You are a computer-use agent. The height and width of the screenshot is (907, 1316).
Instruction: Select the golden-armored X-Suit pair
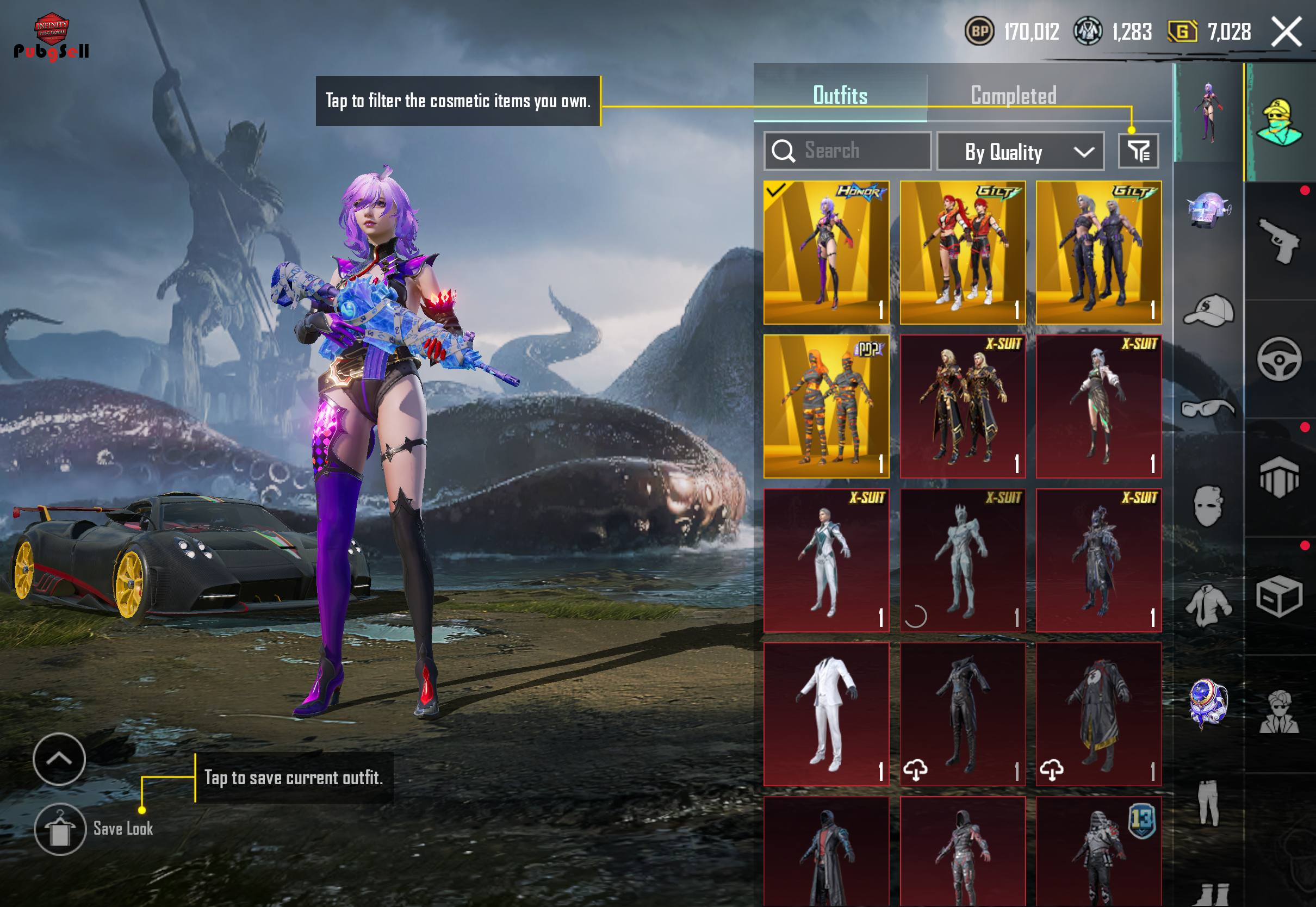pyautogui.click(x=963, y=406)
